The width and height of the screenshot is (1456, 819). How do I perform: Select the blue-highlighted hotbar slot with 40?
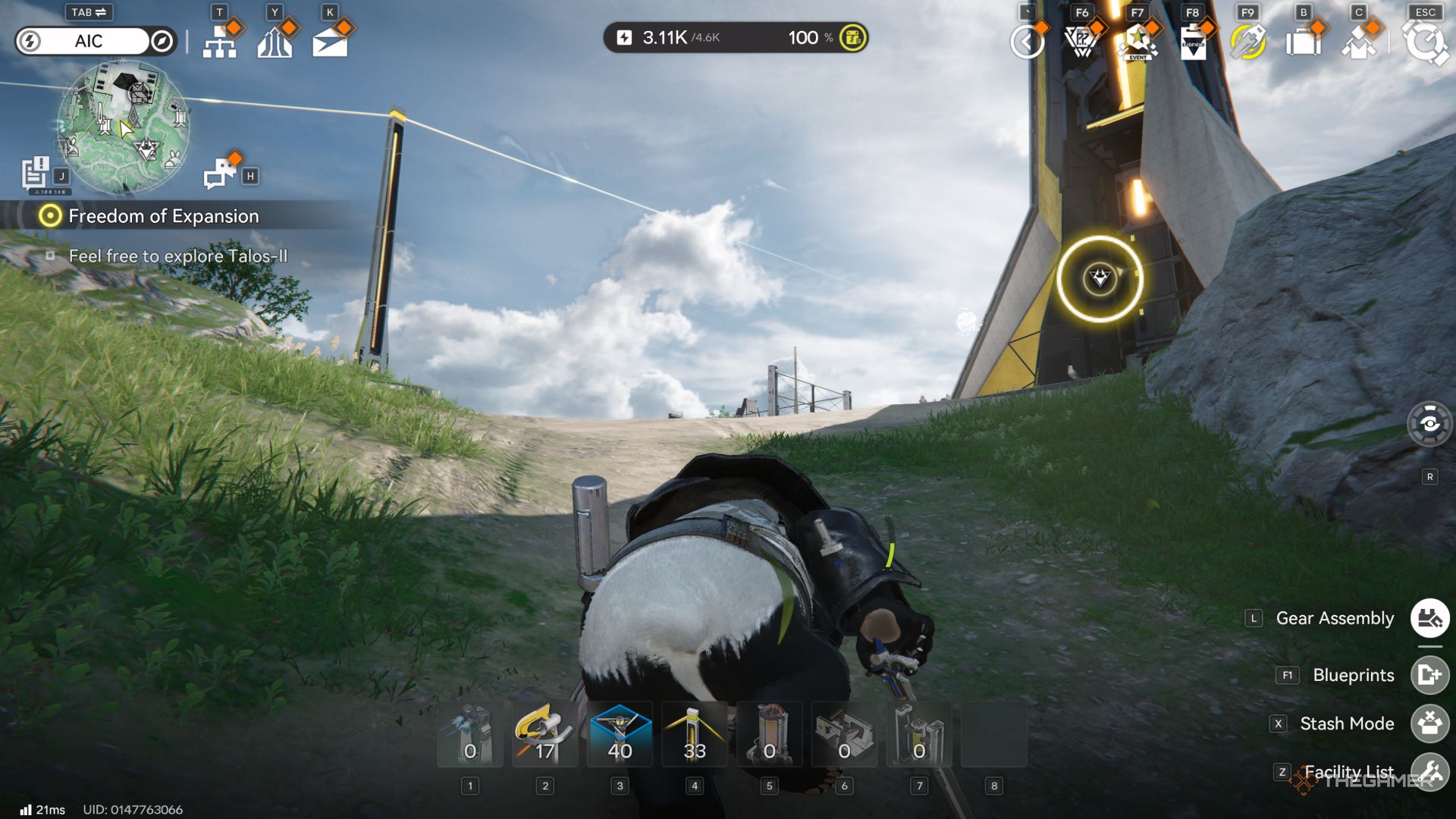620,734
